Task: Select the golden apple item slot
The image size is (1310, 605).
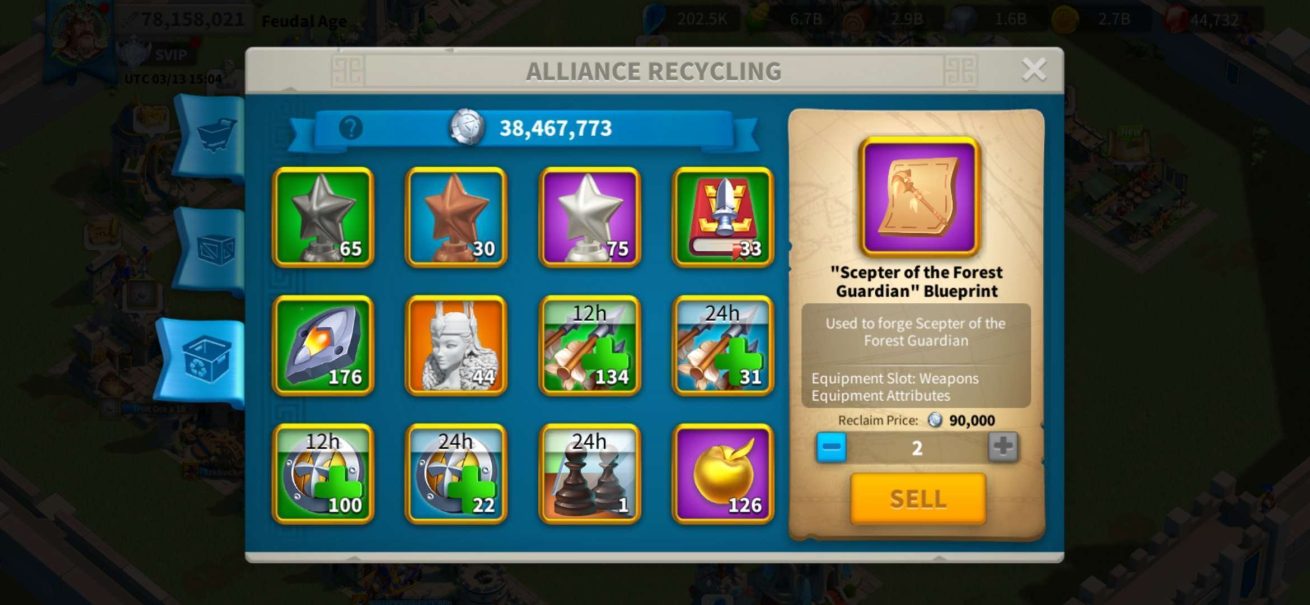Action: coord(723,474)
